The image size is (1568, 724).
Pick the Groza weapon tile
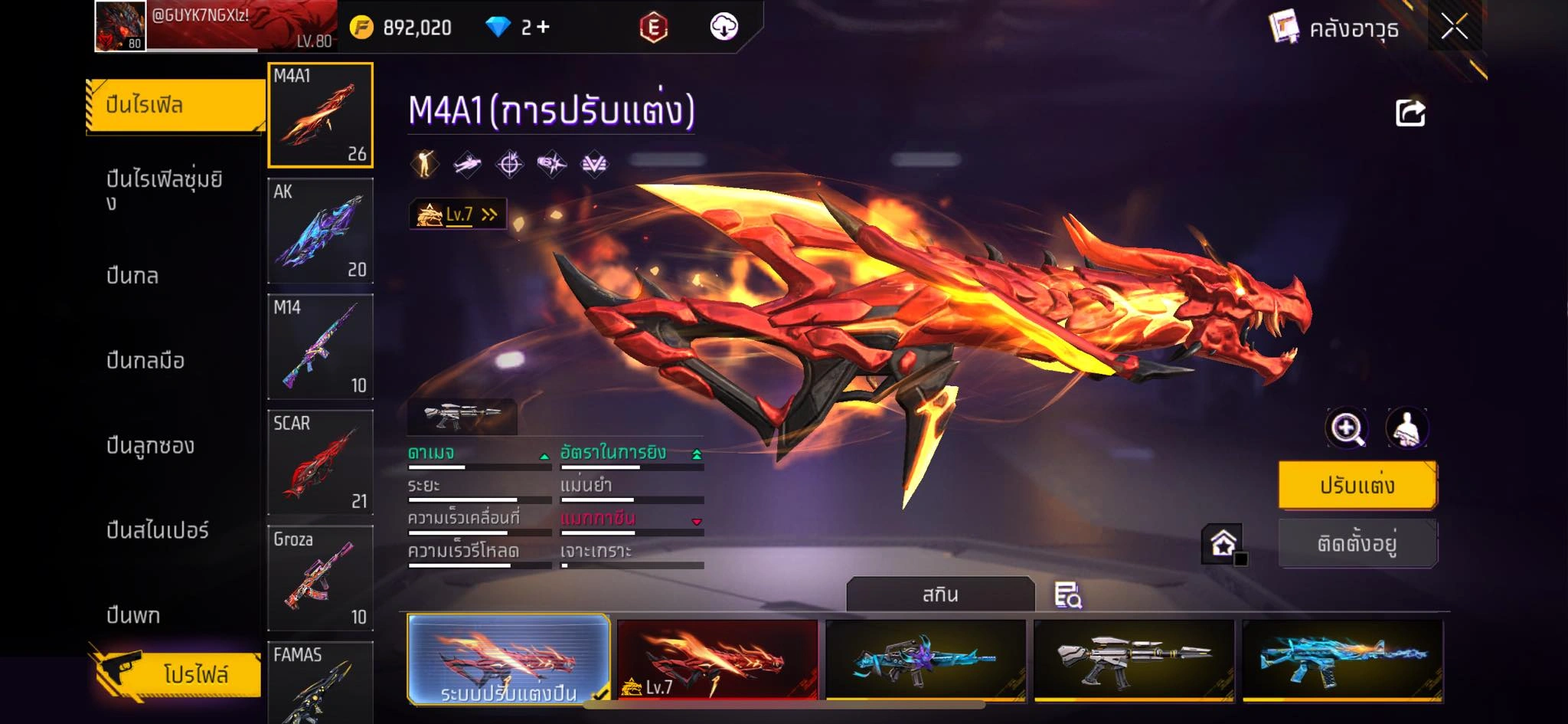pos(320,578)
